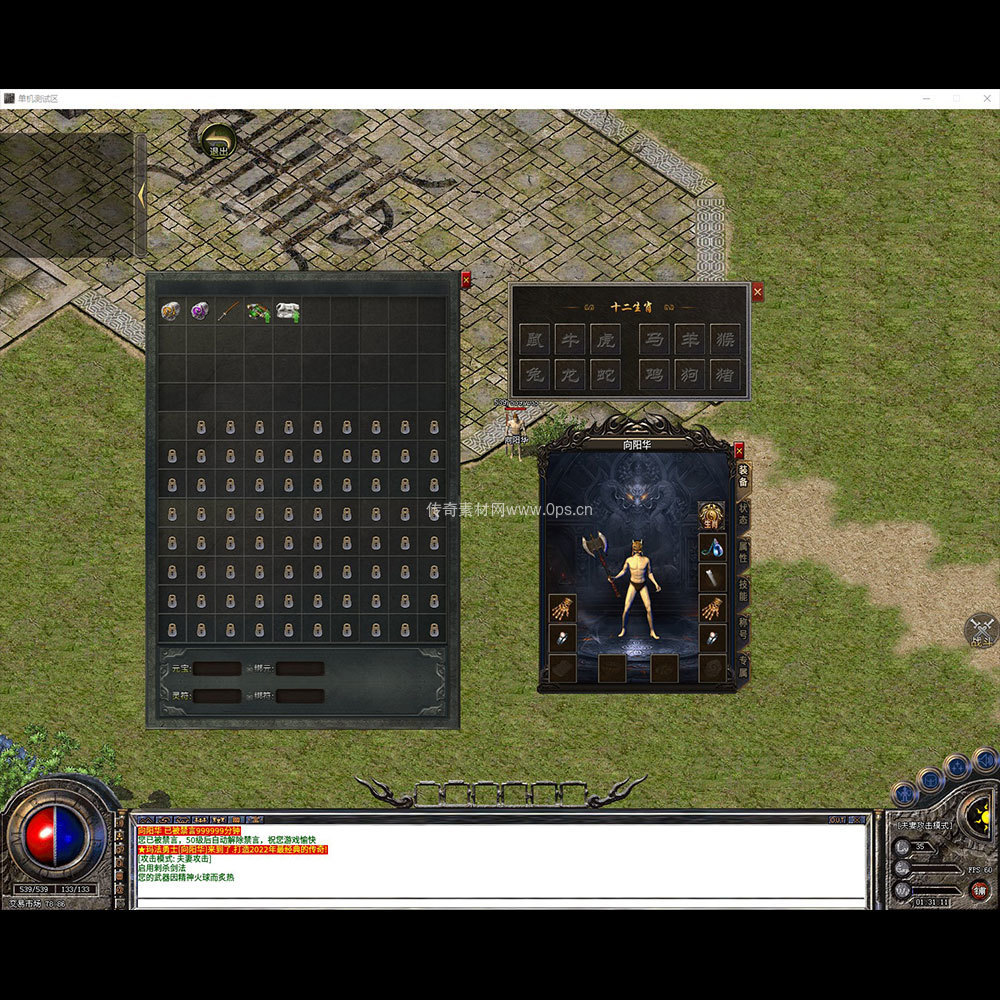
Task: Close the character equipment window
Action: [739, 450]
